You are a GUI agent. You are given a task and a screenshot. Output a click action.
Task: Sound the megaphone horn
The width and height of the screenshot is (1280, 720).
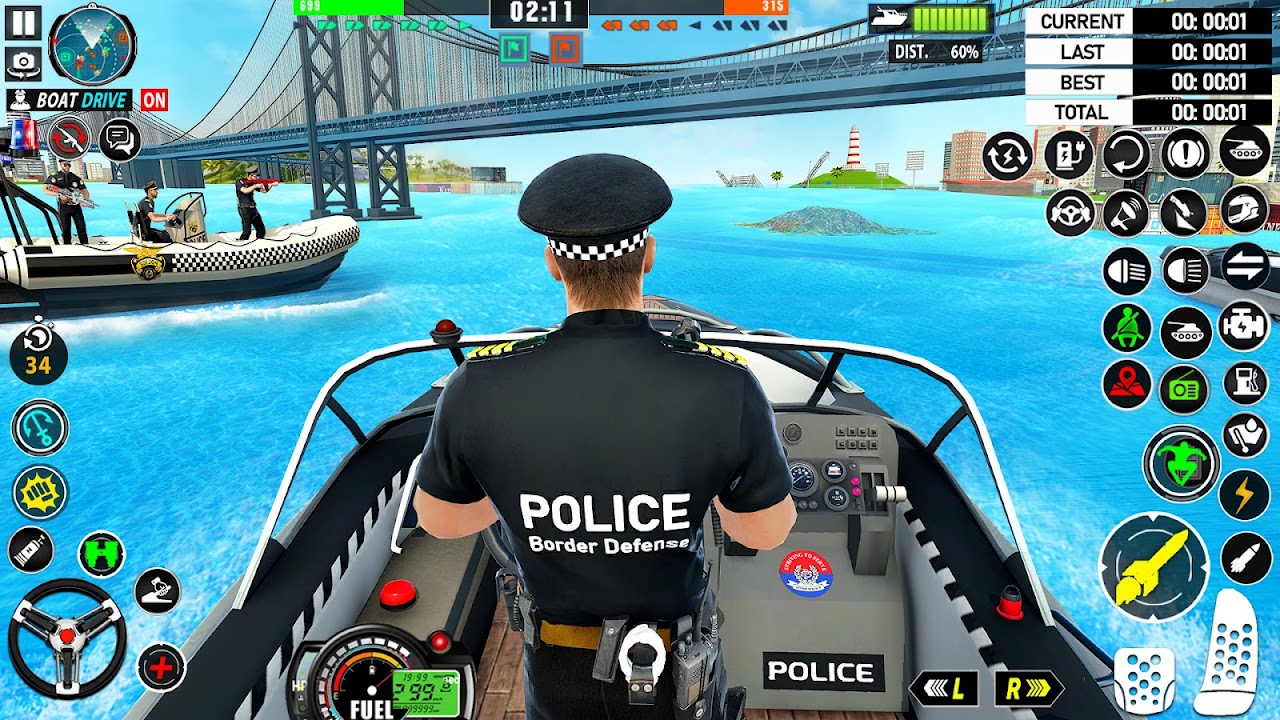(1127, 213)
